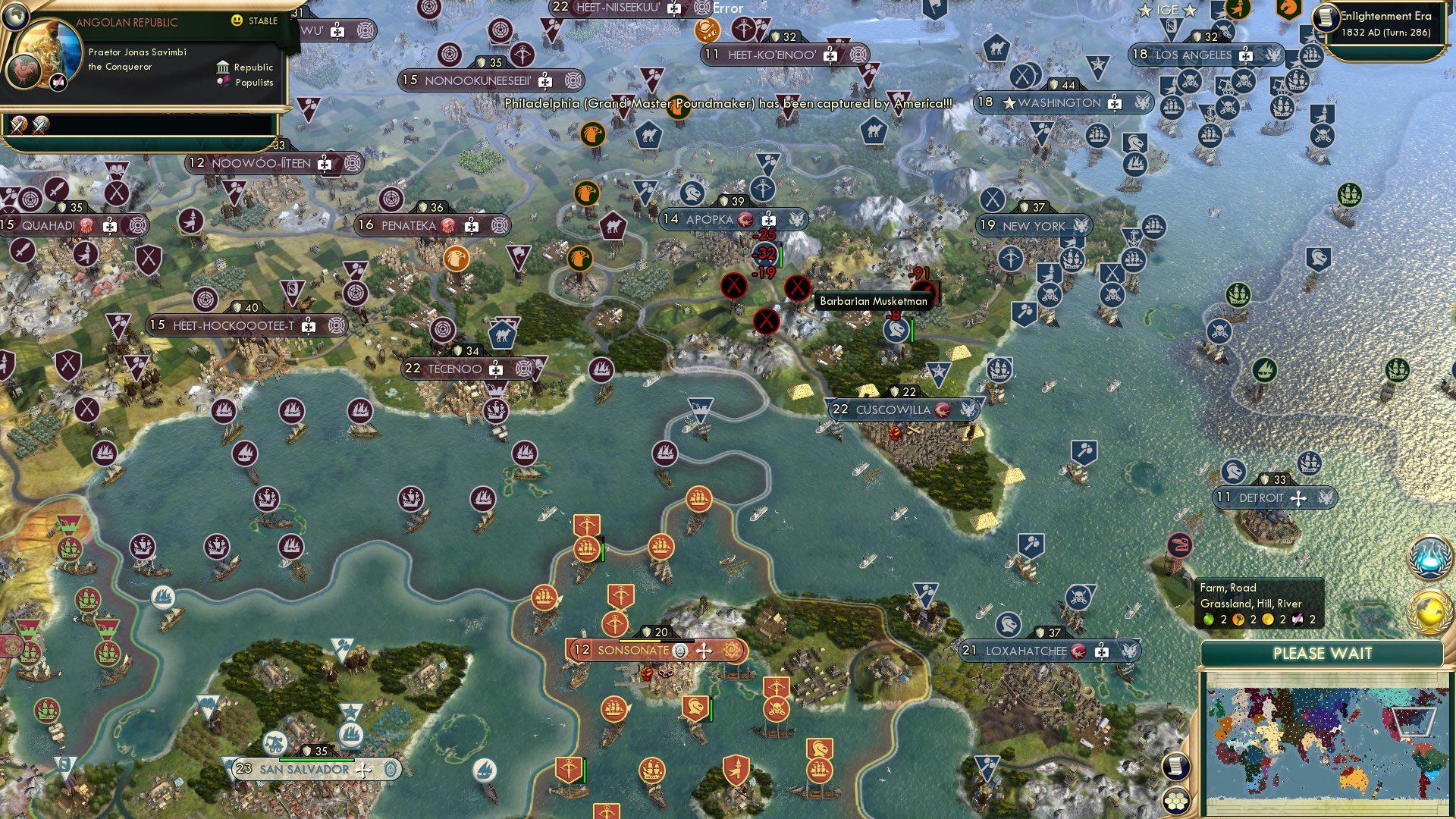1456x819 pixels.
Task: Click the PLEASE WAIT turn button
Action: [1322, 654]
